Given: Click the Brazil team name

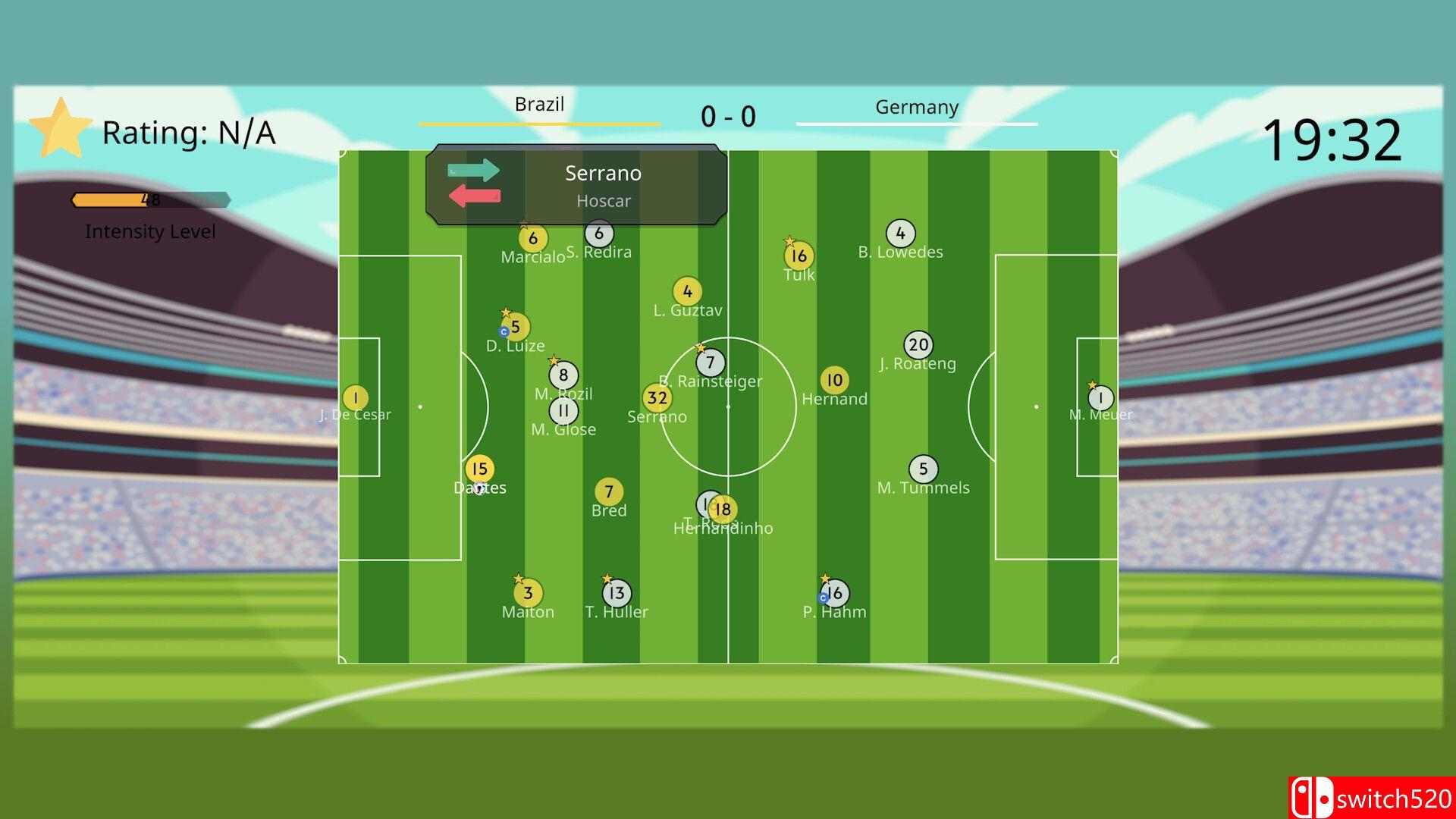Looking at the screenshot, I should point(540,105).
